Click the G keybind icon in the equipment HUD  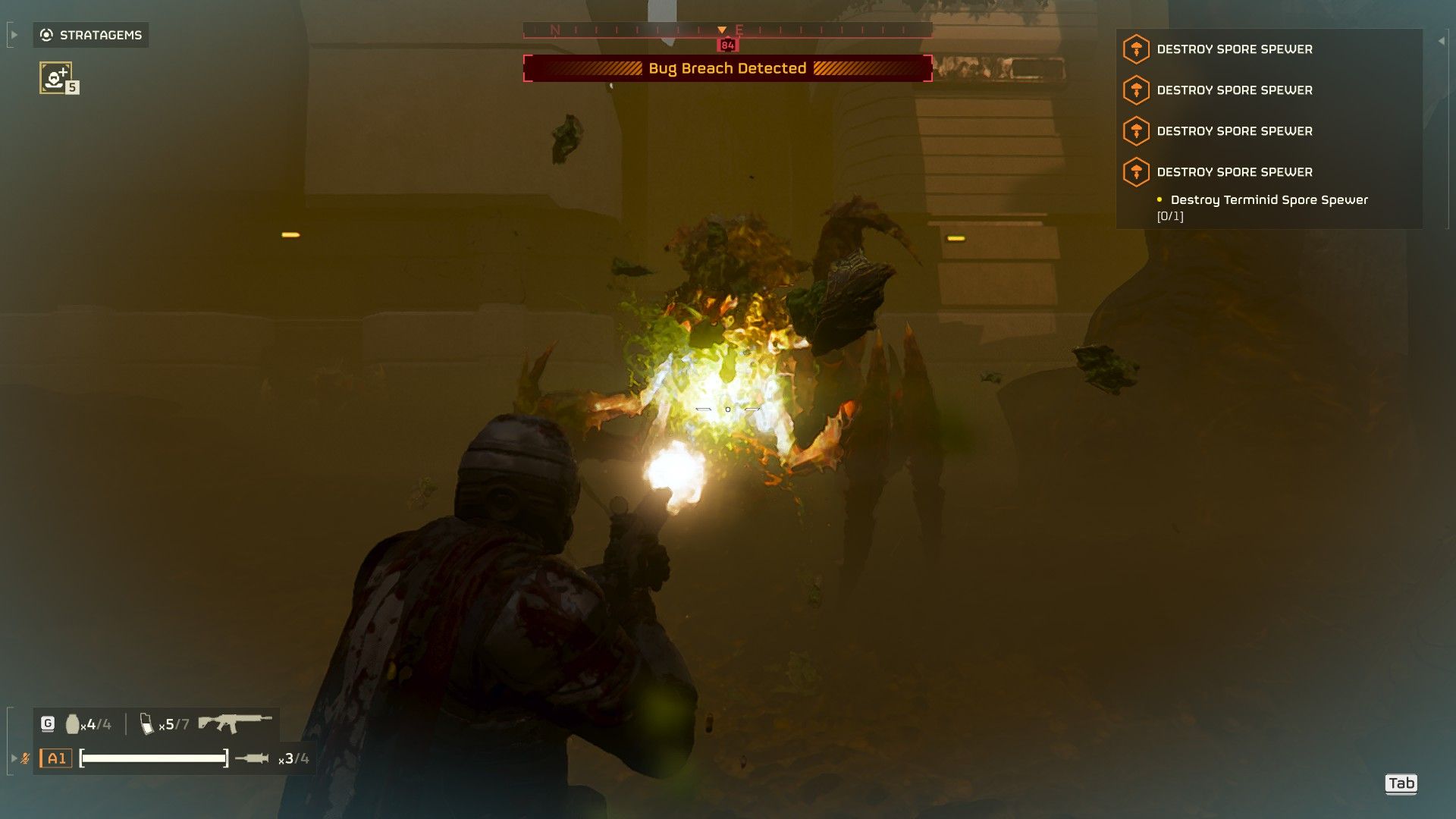47,723
